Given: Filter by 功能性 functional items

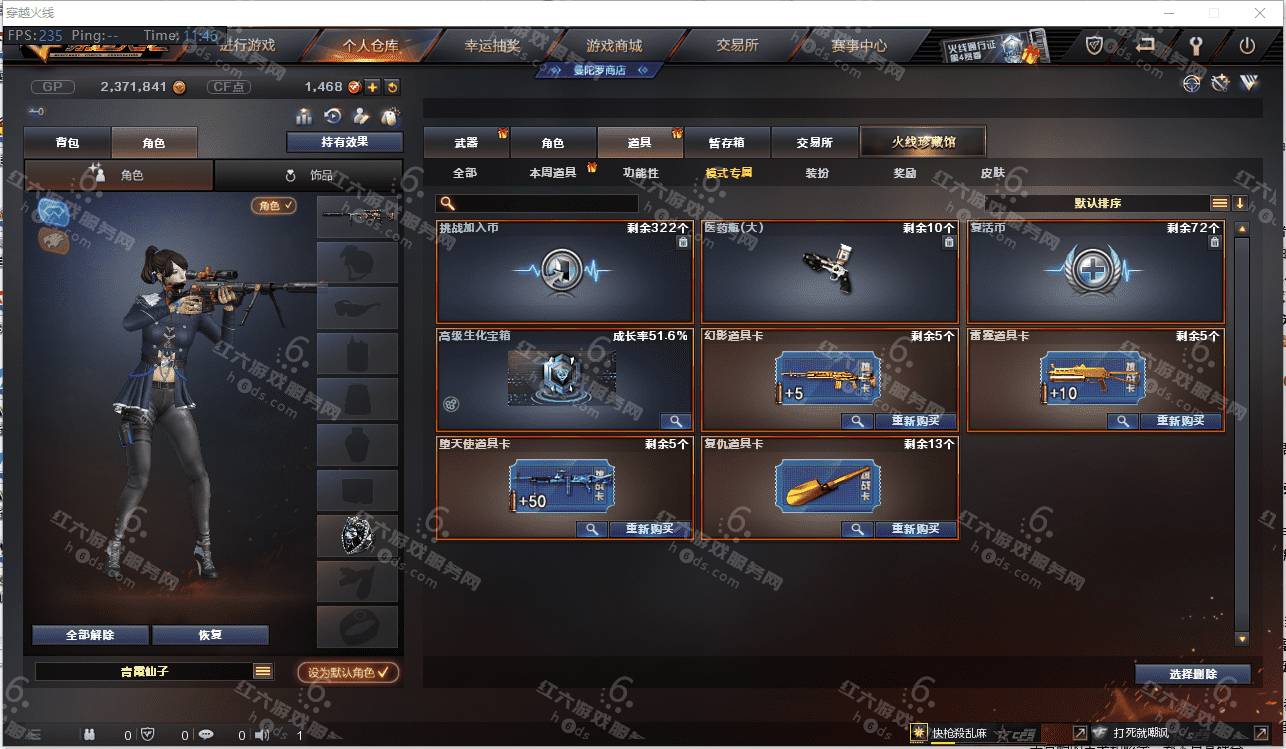Looking at the screenshot, I should (x=641, y=173).
